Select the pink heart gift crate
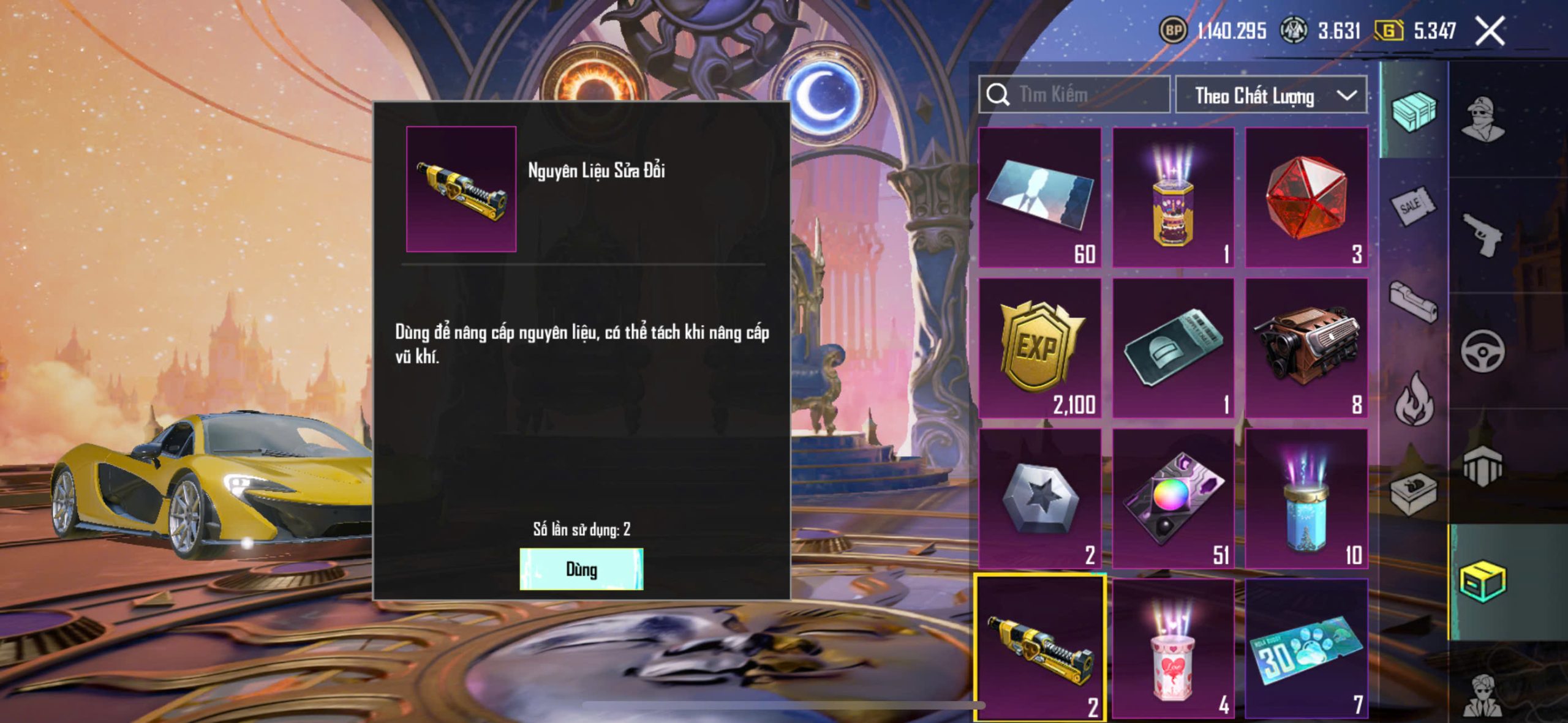 coord(1173,648)
